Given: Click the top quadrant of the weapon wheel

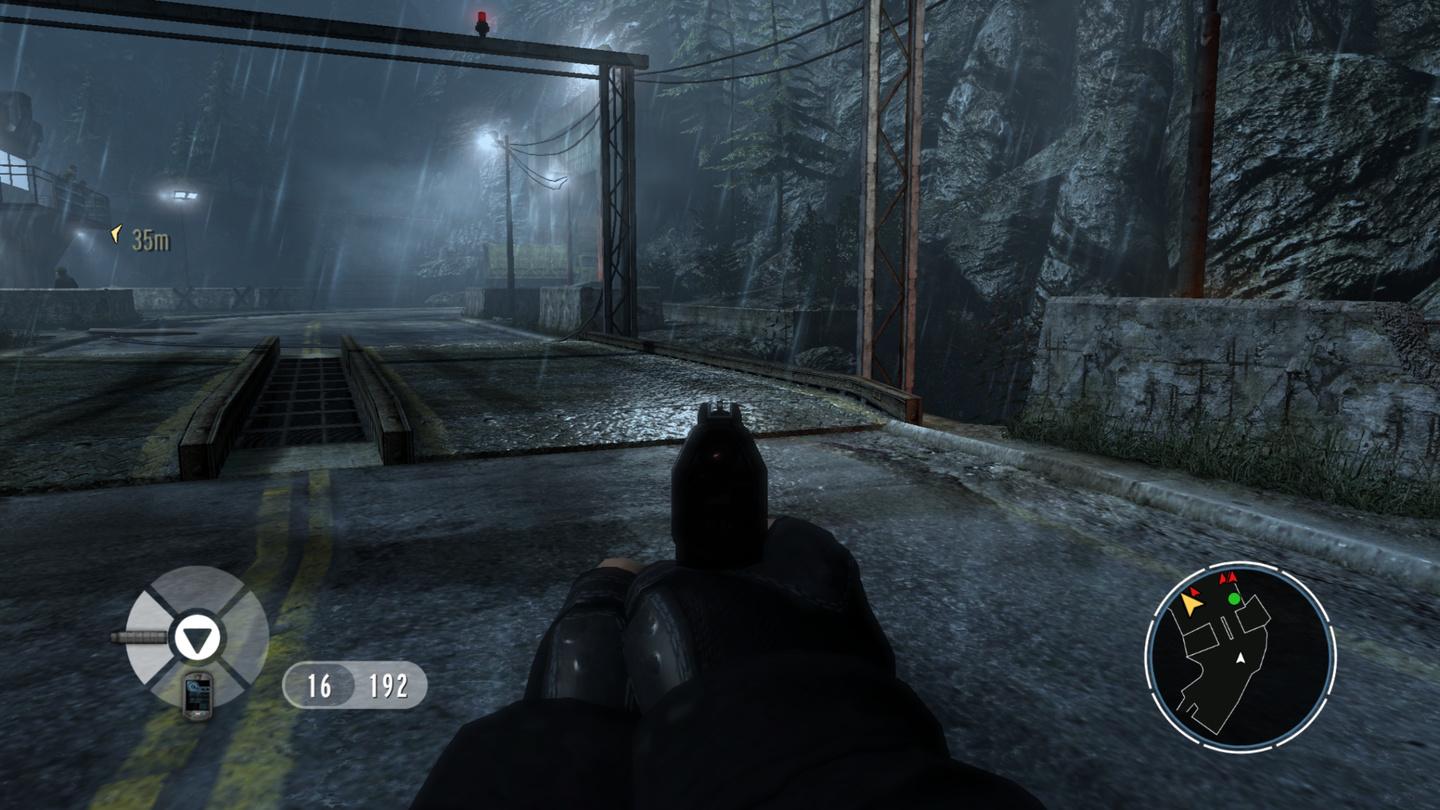Looking at the screenshot, I should pyautogui.click(x=196, y=590).
